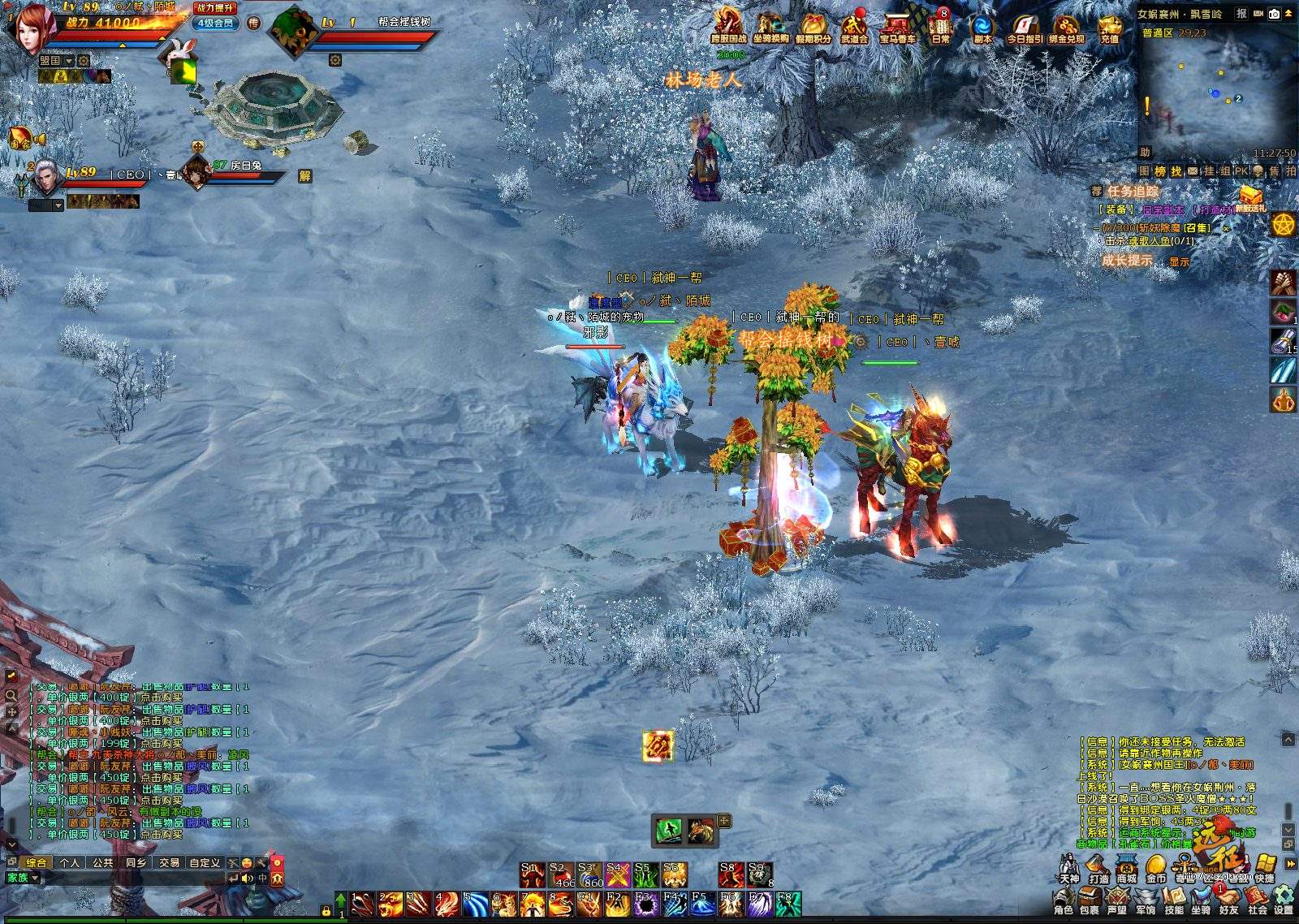Open the 包裹 inventory bag
Image resolution: width=1299 pixels, height=924 pixels.
(1089, 900)
